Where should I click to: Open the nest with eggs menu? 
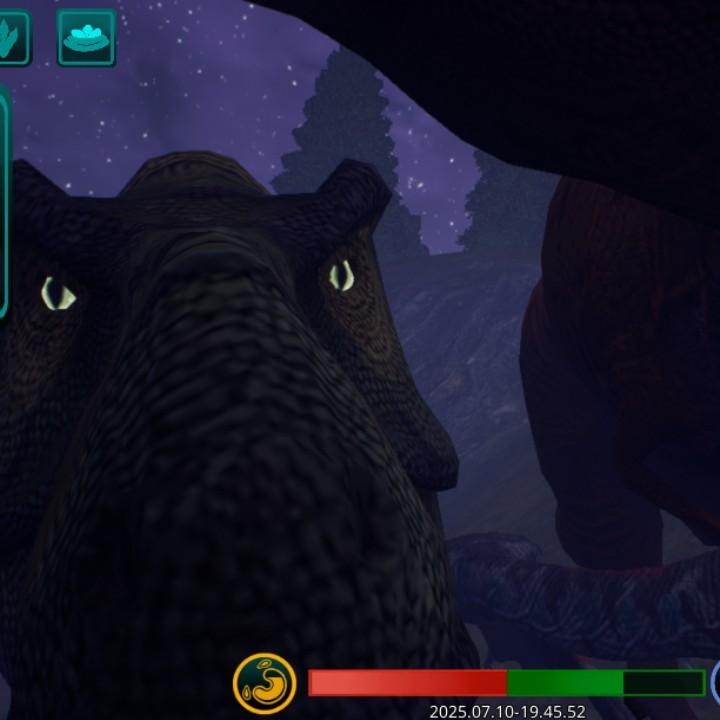86,38
